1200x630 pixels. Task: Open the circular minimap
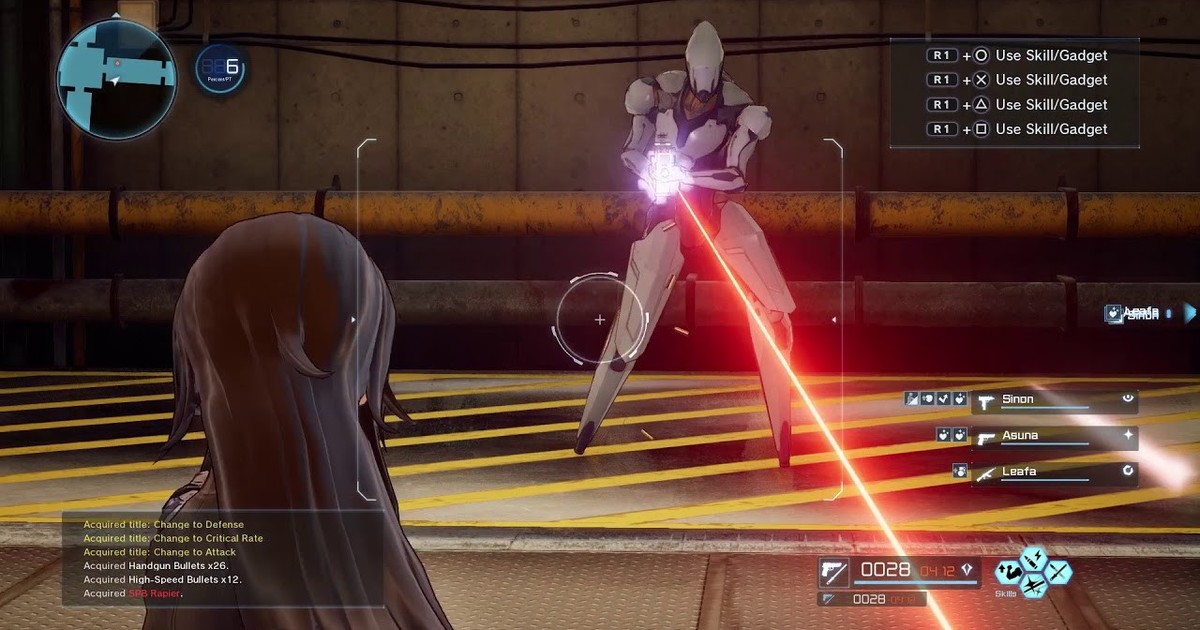pos(116,78)
